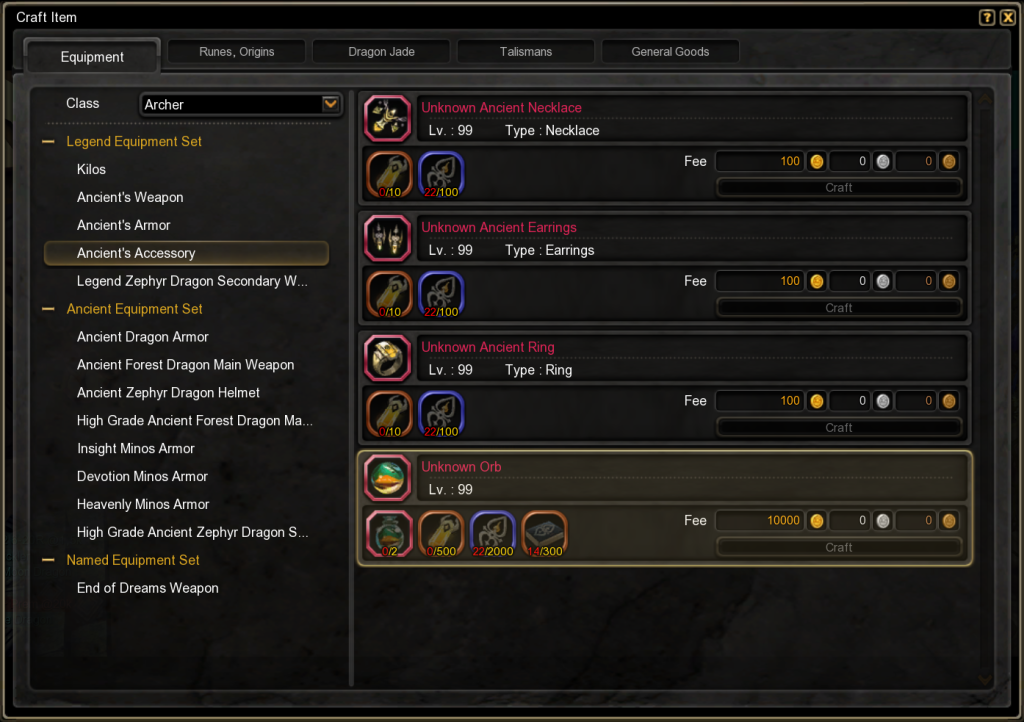The width and height of the screenshot is (1024, 722).
Task: Select the Unknown Ancient Necklace recipe
Action: (501, 108)
